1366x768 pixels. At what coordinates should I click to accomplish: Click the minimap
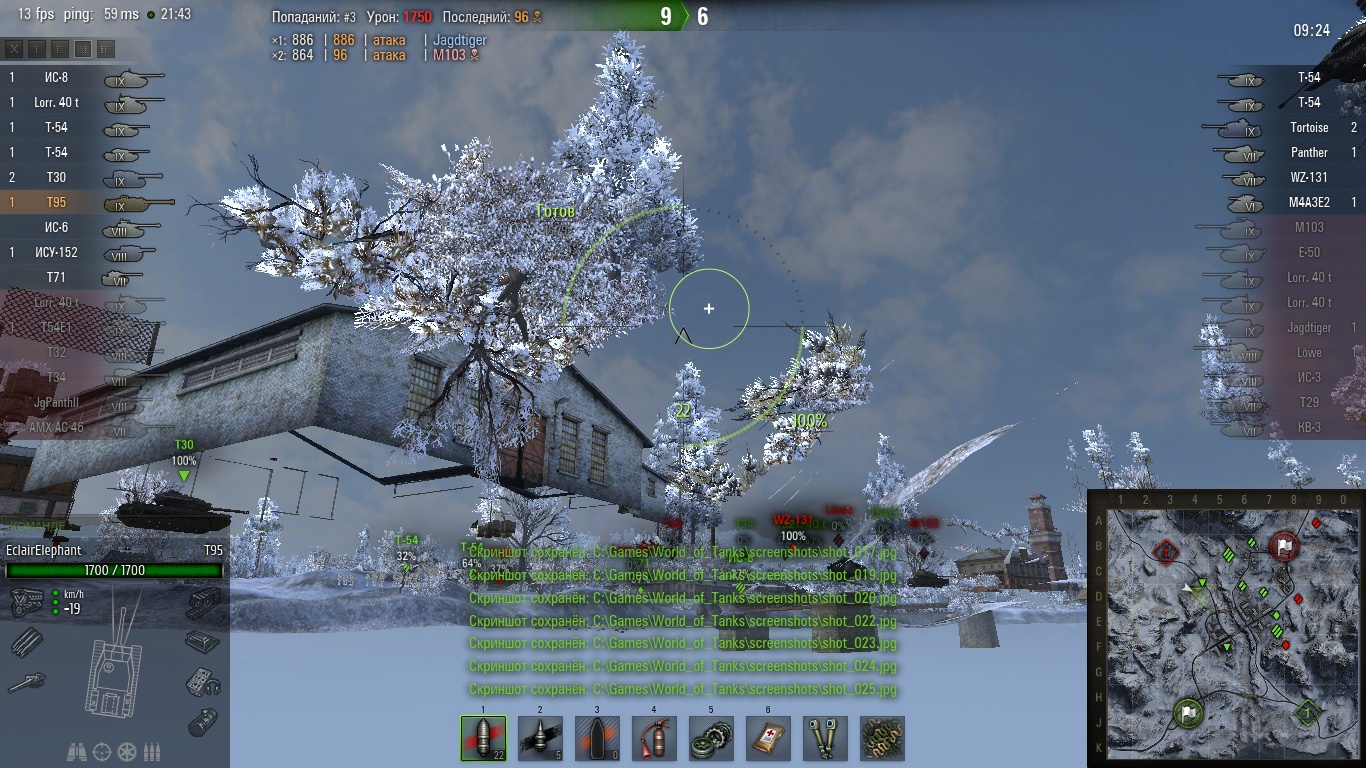1225,628
